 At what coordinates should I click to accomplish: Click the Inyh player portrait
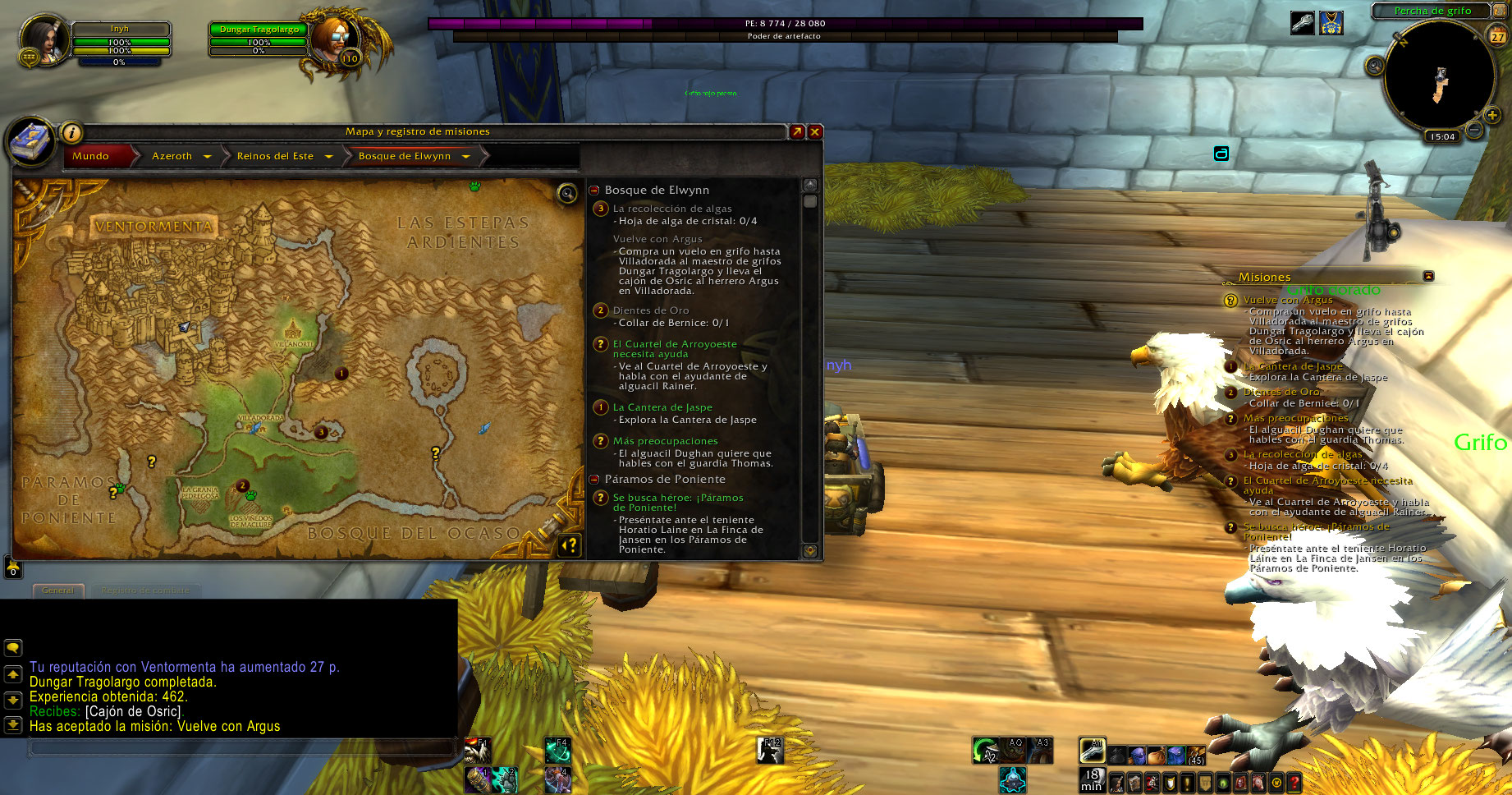click(x=44, y=39)
